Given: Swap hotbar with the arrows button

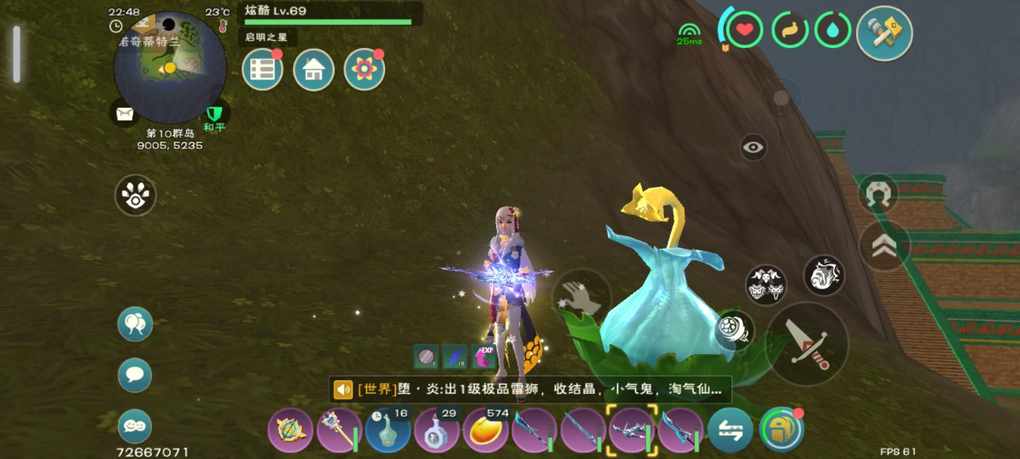Looking at the screenshot, I should 730,431.
